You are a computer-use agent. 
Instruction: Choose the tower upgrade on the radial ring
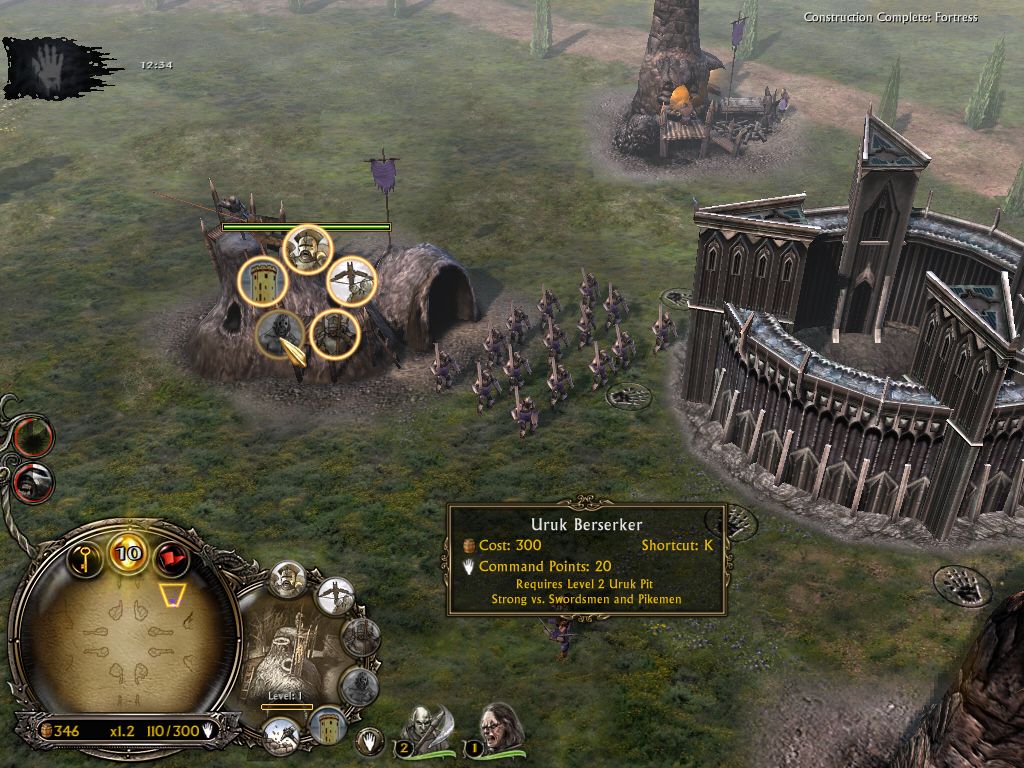coord(262,283)
